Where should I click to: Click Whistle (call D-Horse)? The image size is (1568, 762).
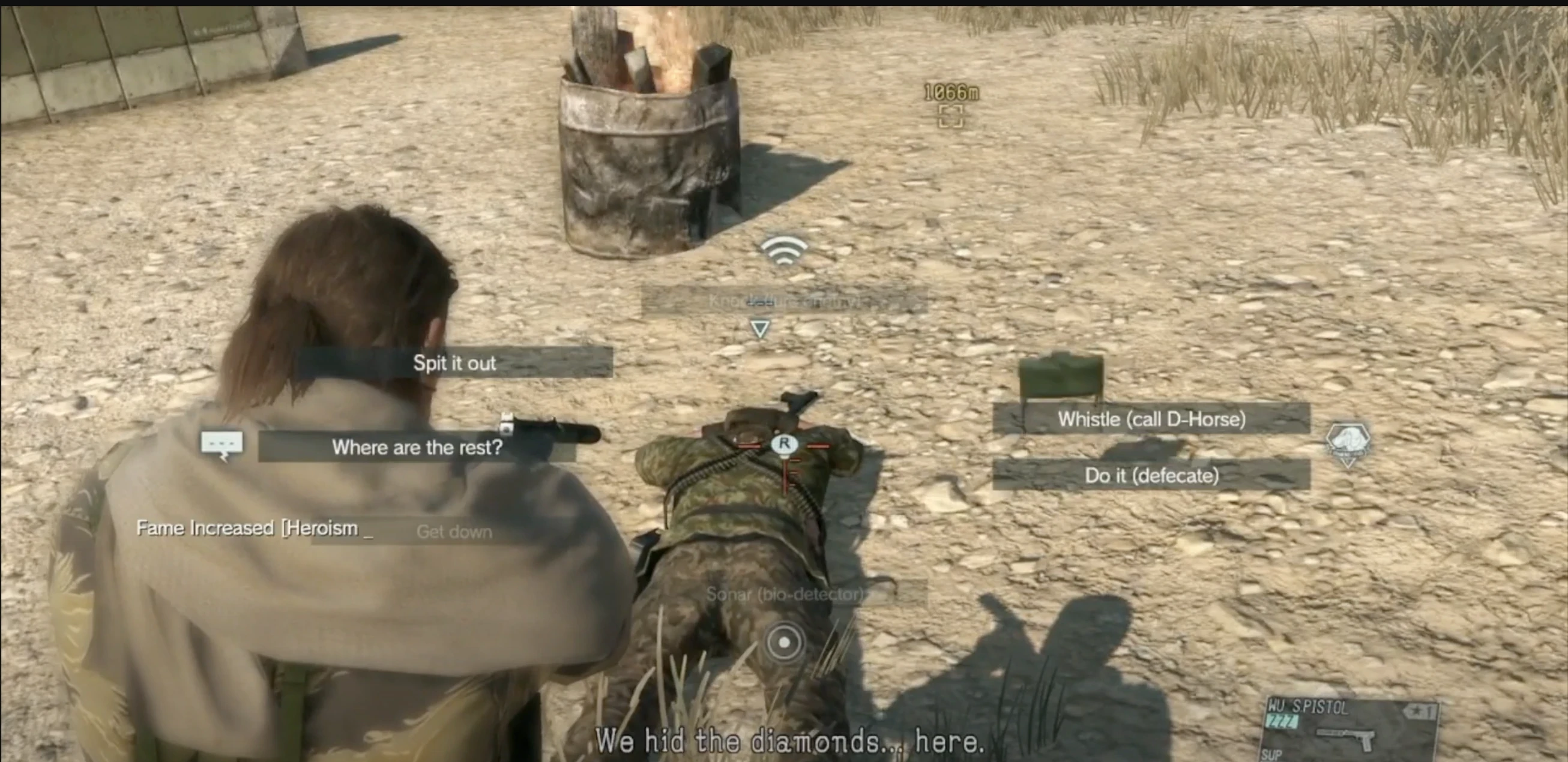tap(1152, 419)
